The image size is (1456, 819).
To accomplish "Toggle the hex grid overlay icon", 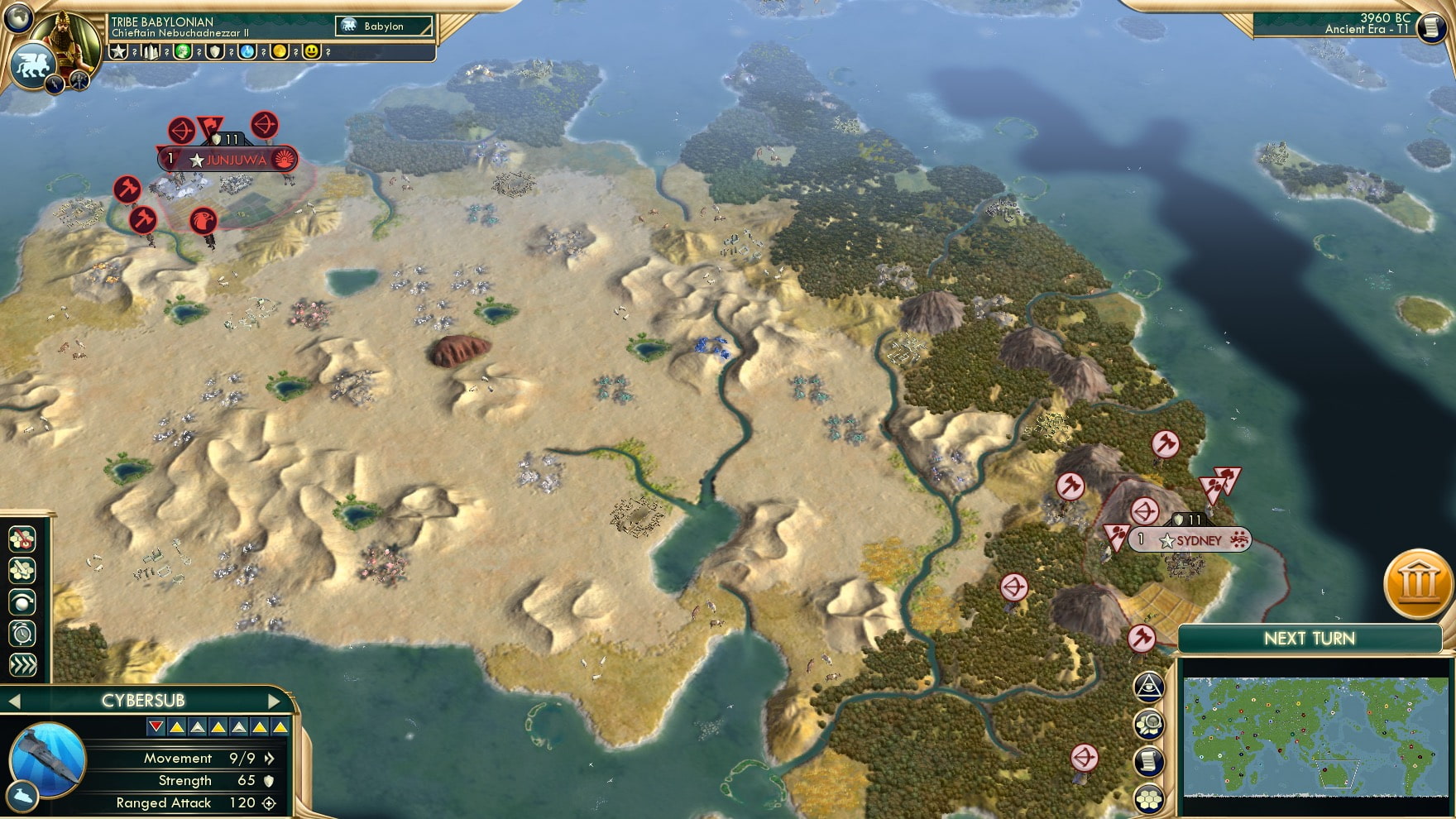I will tap(1150, 797).
